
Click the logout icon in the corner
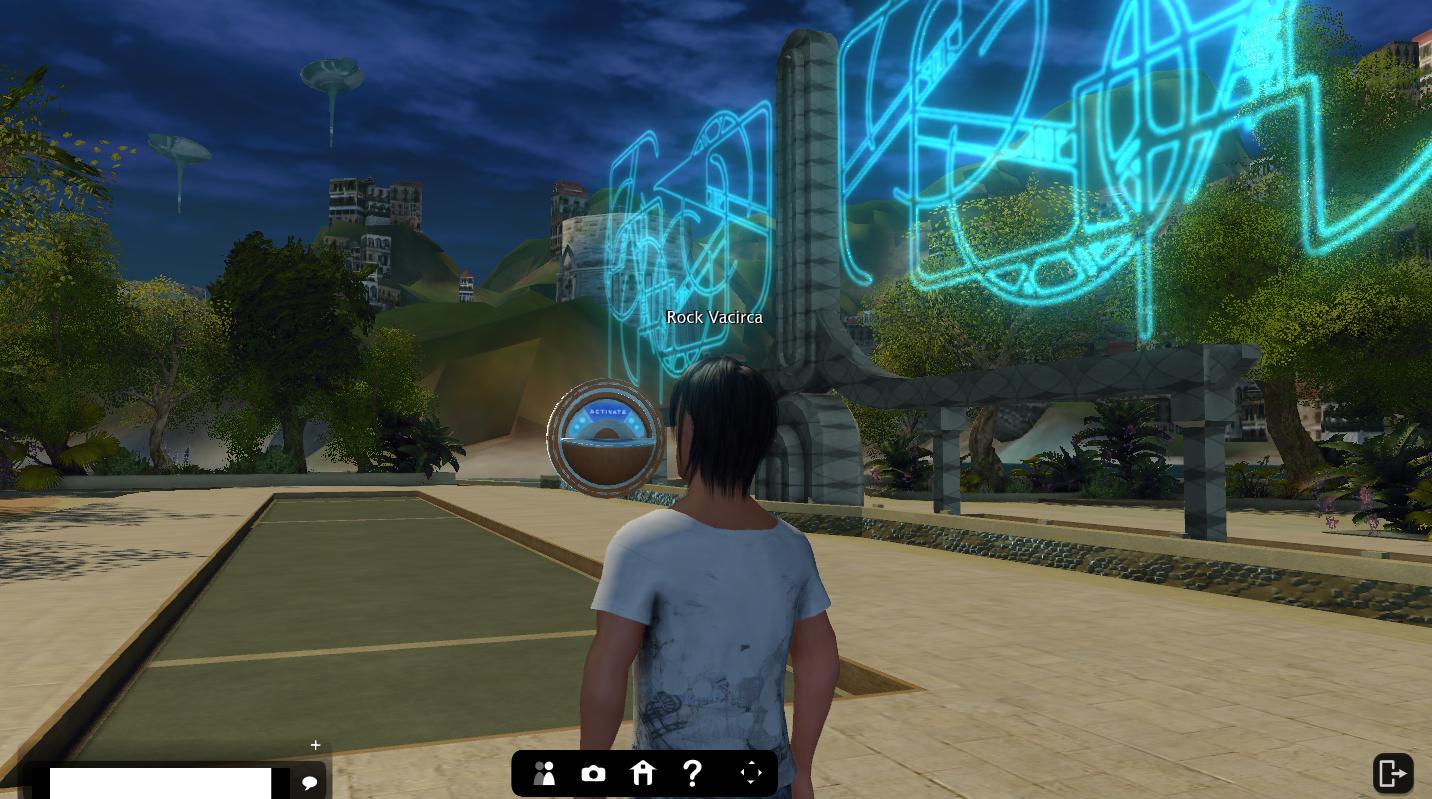point(1392,773)
